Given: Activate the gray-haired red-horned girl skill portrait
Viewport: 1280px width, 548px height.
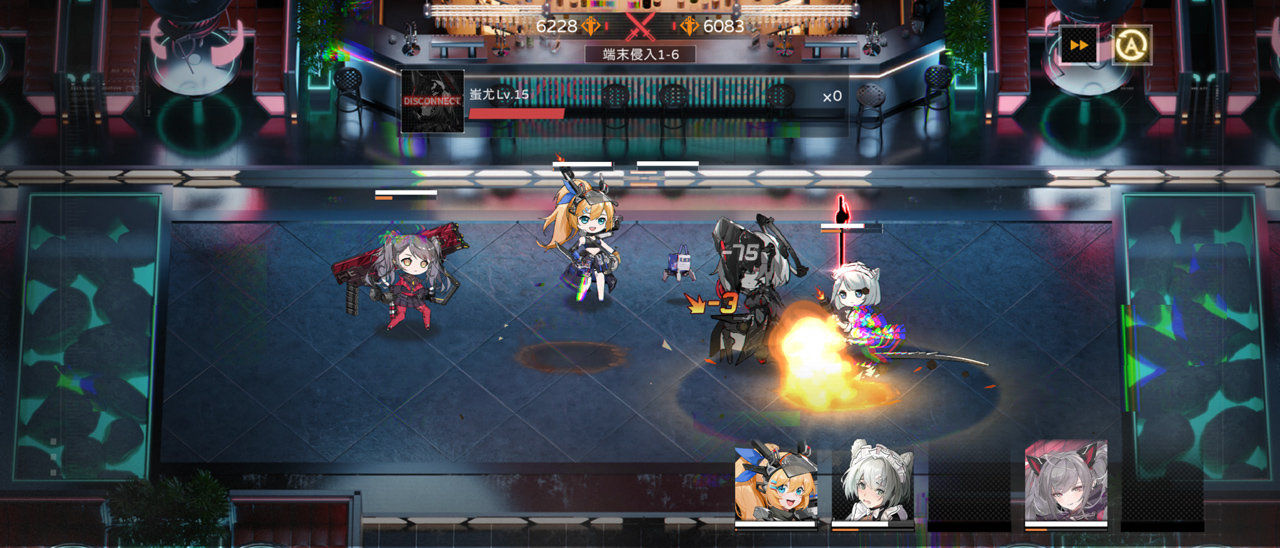Looking at the screenshot, I should [1066, 482].
